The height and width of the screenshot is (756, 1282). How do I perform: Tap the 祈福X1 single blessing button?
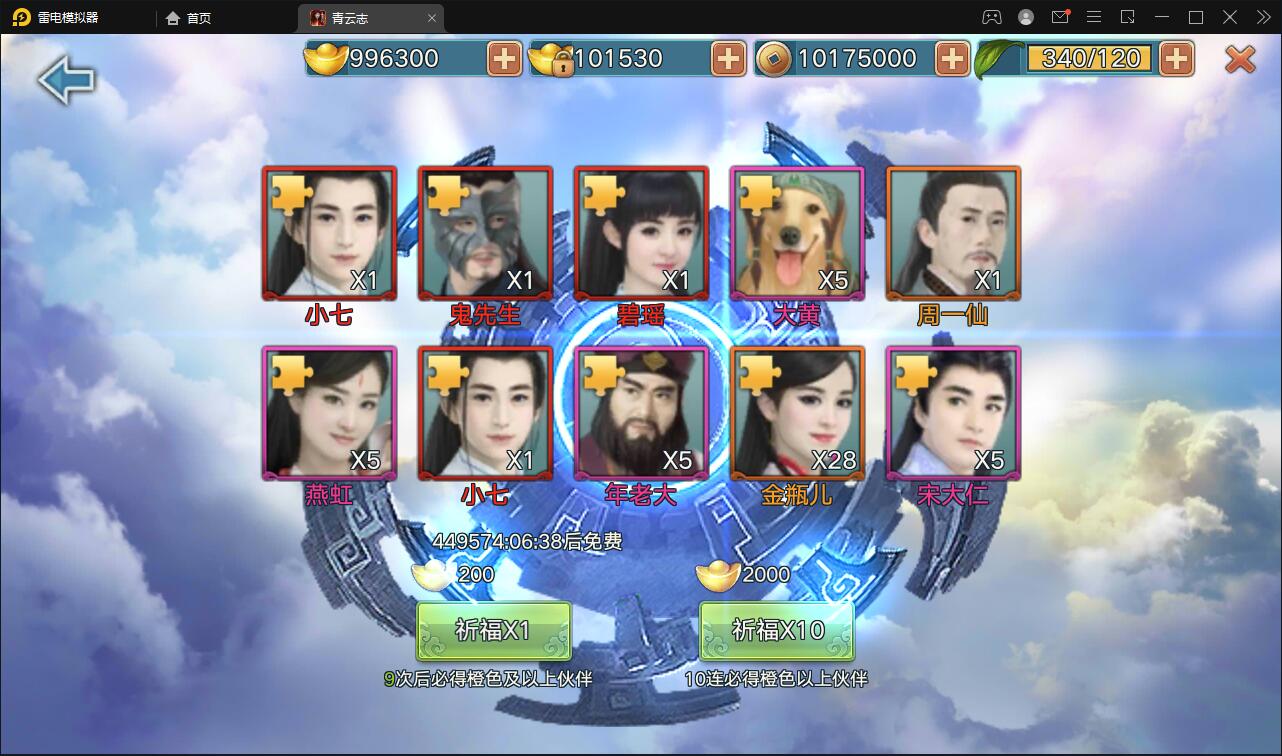point(493,631)
